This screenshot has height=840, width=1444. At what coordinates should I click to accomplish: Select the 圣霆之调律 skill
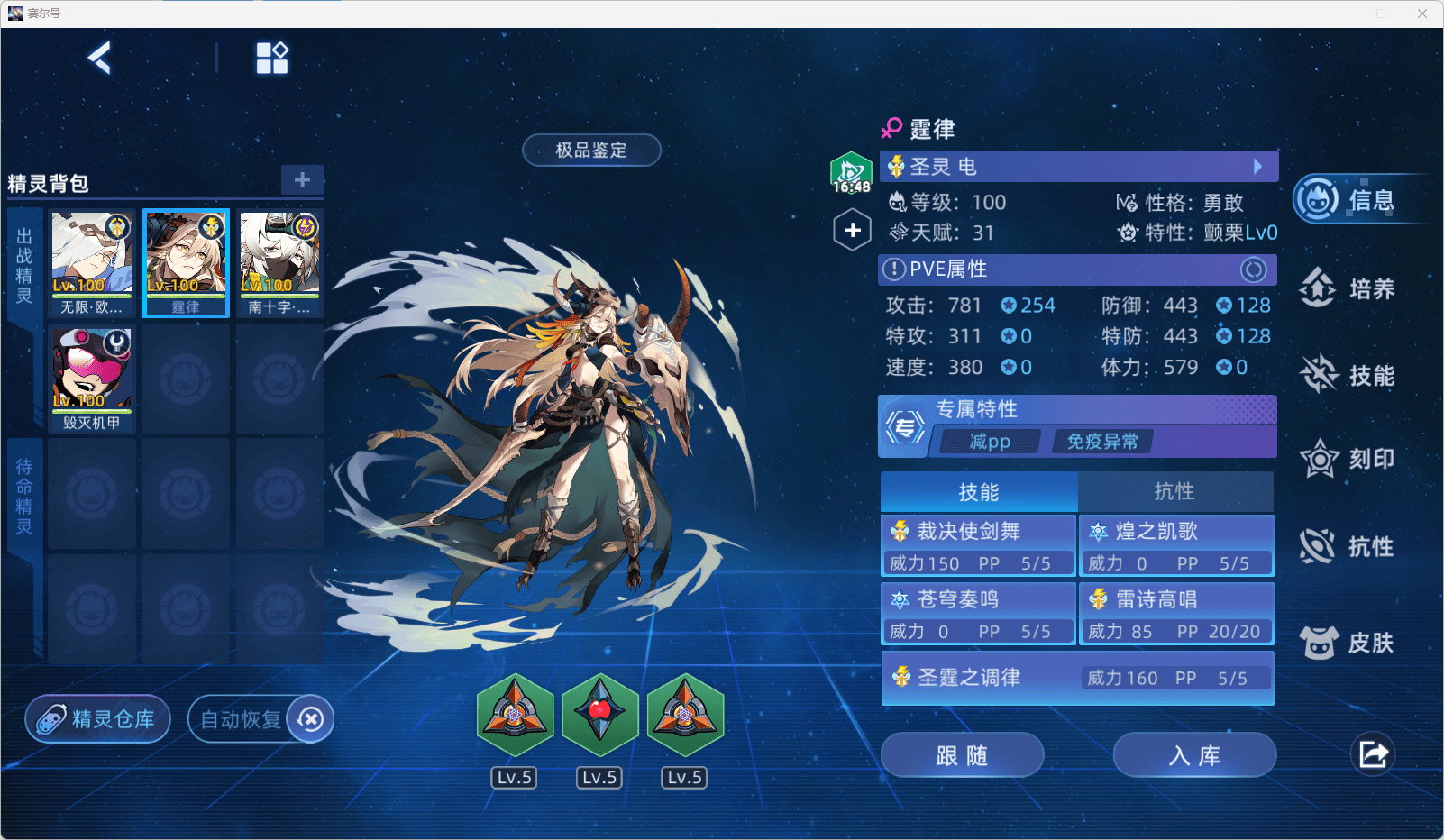click(1077, 678)
